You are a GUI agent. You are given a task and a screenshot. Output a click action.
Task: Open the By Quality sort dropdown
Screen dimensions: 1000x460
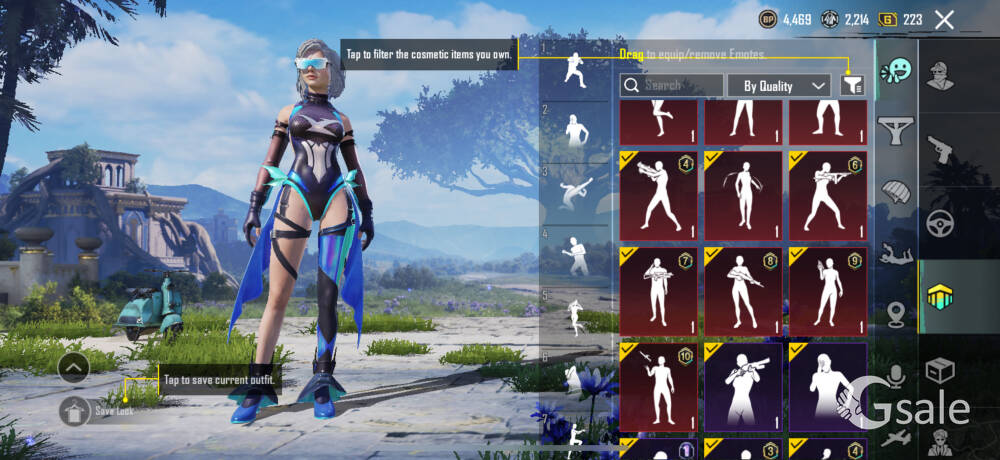[x=779, y=86]
